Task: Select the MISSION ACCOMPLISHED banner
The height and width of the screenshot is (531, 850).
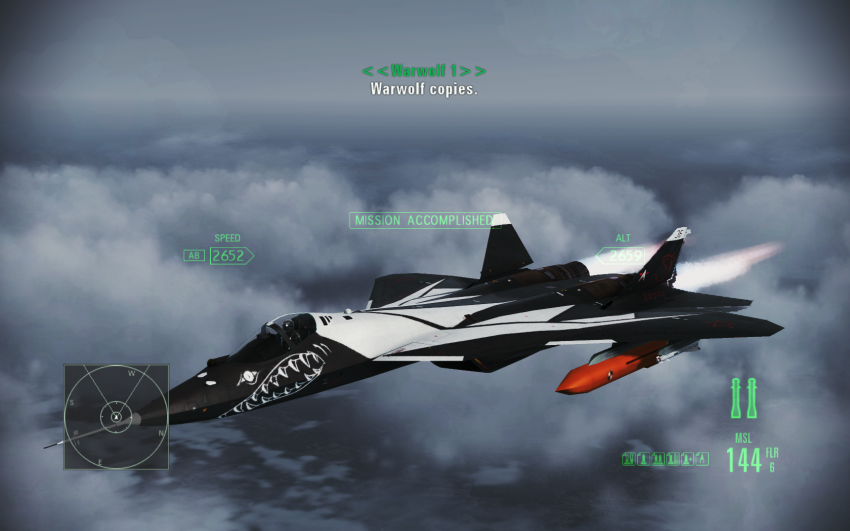Action: [423, 220]
